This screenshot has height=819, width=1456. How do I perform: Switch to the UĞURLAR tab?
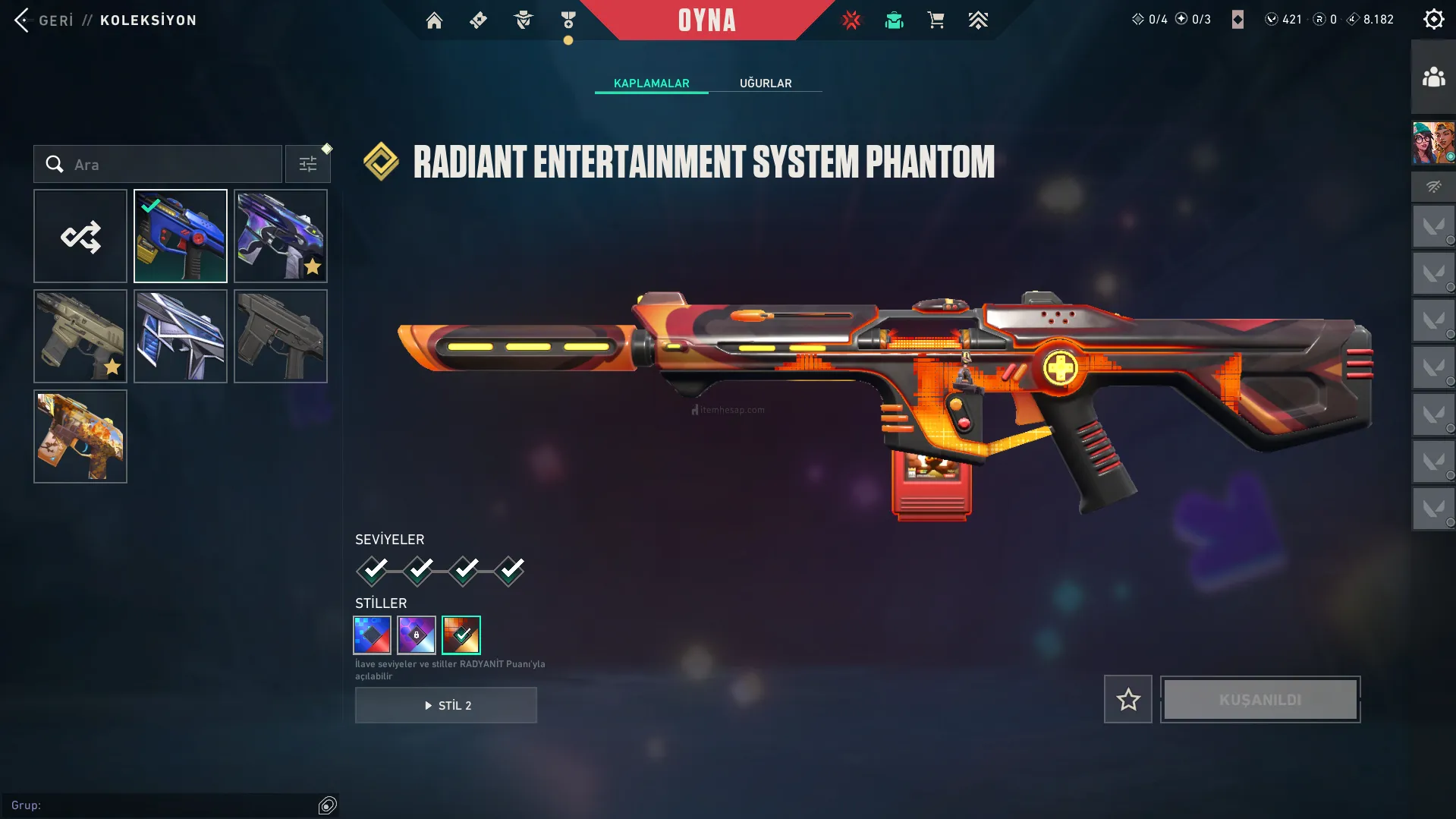tap(766, 83)
